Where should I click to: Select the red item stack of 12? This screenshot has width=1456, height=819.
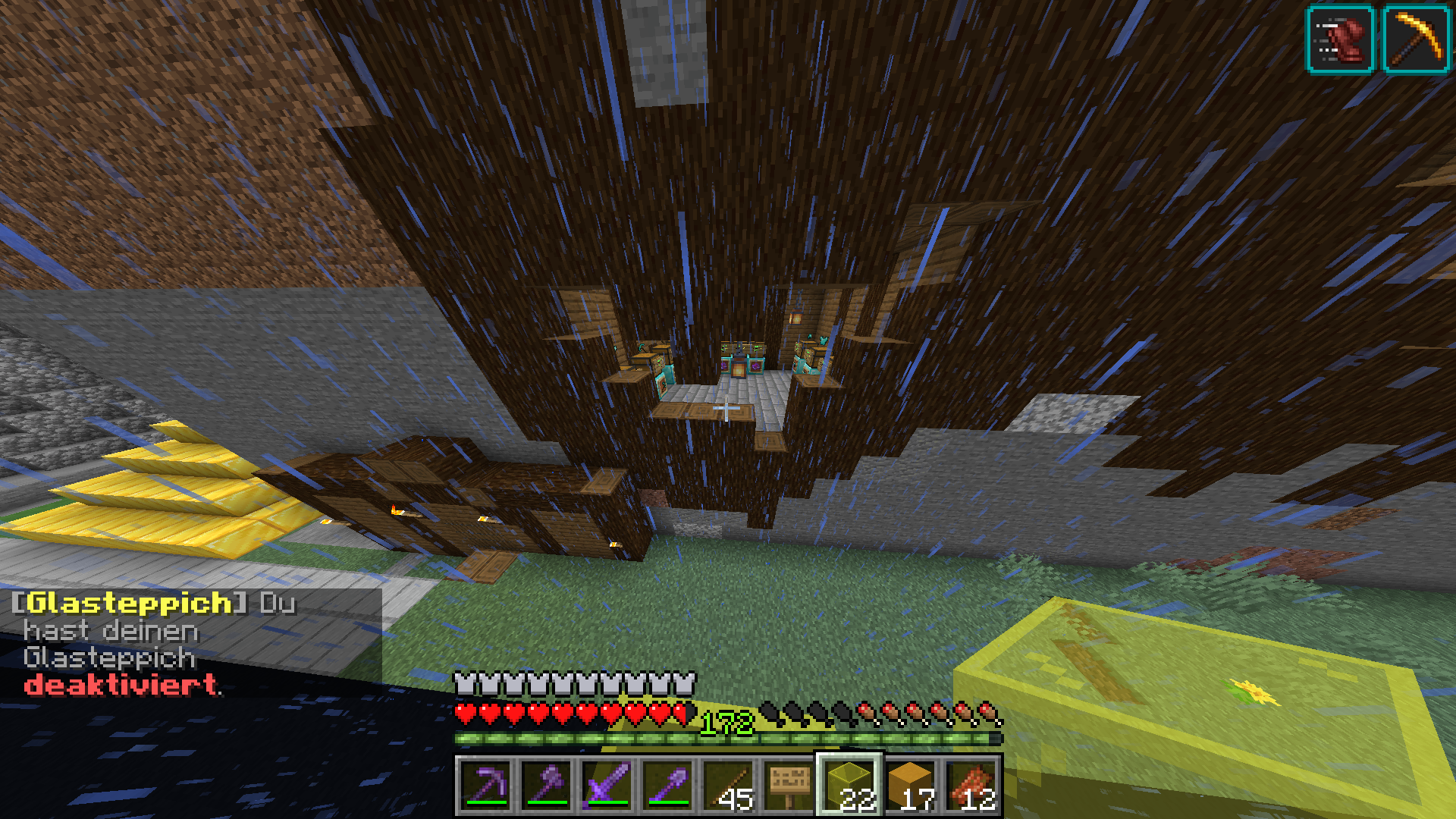tap(971, 785)
